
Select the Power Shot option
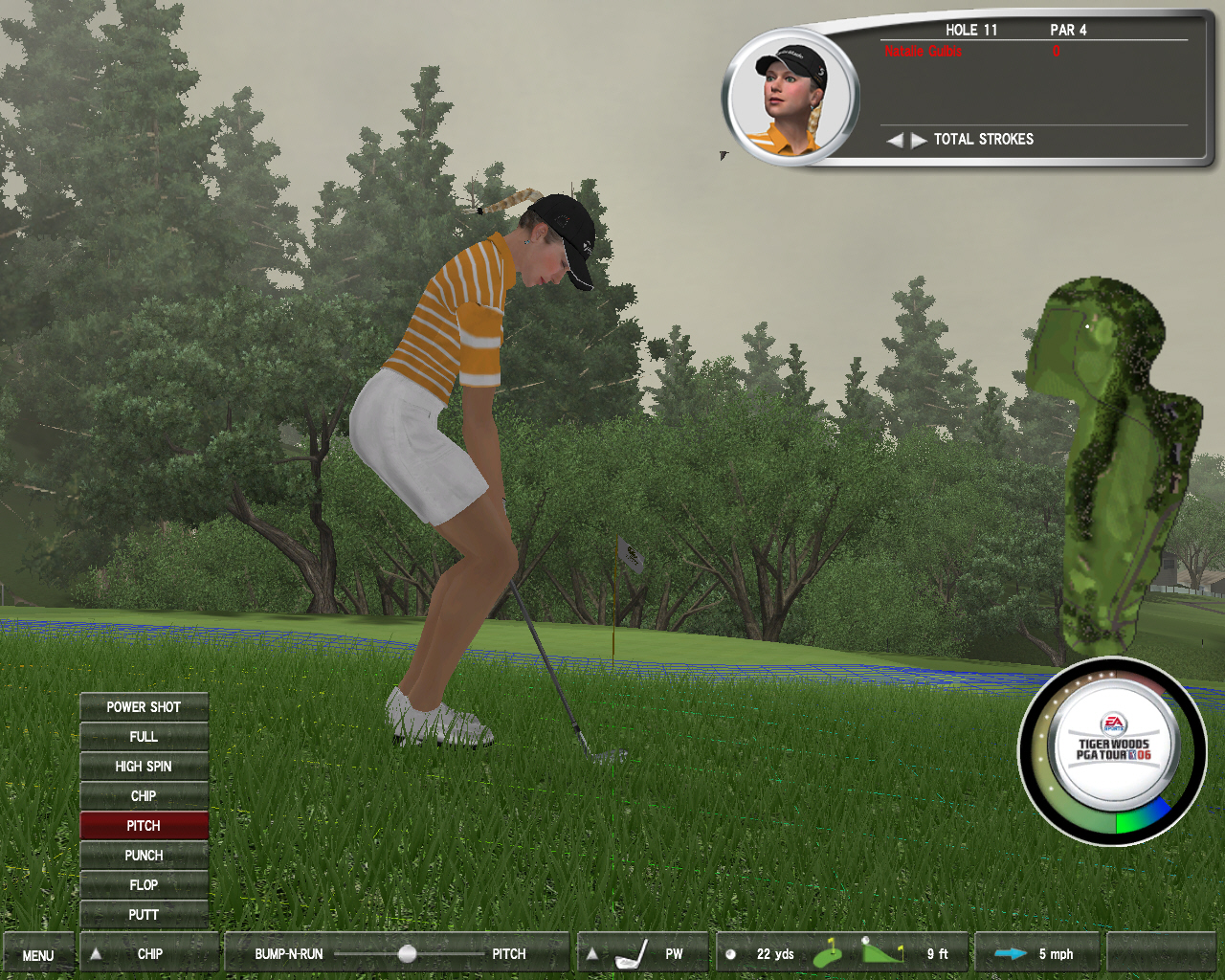coord(144,707)
